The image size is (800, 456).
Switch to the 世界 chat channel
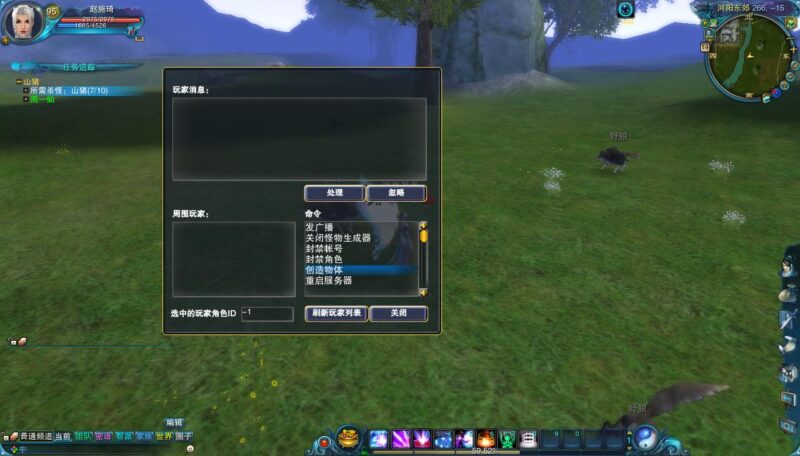(x=164, y=437)
